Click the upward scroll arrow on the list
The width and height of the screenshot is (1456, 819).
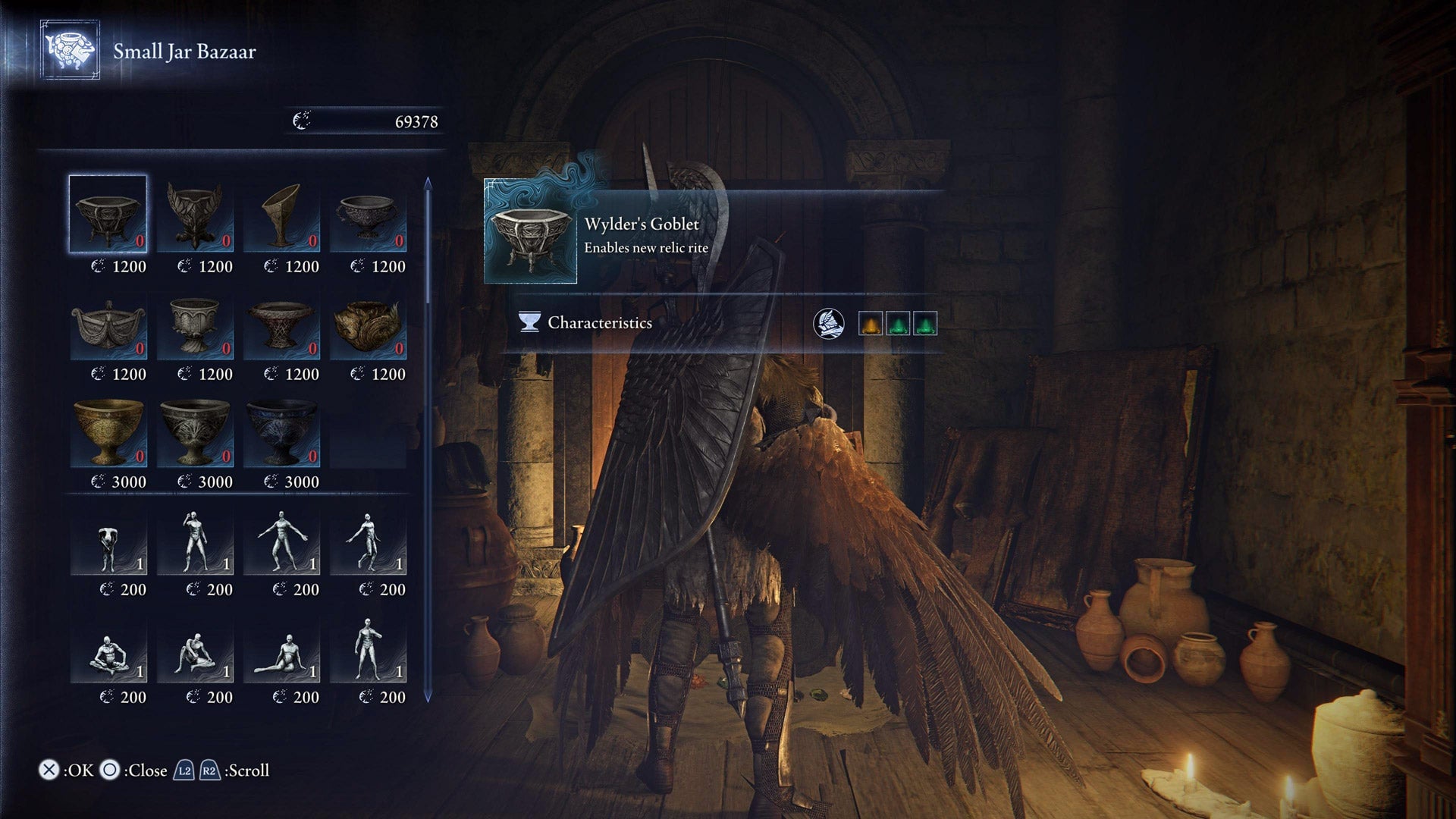click(x=428, y=182)
